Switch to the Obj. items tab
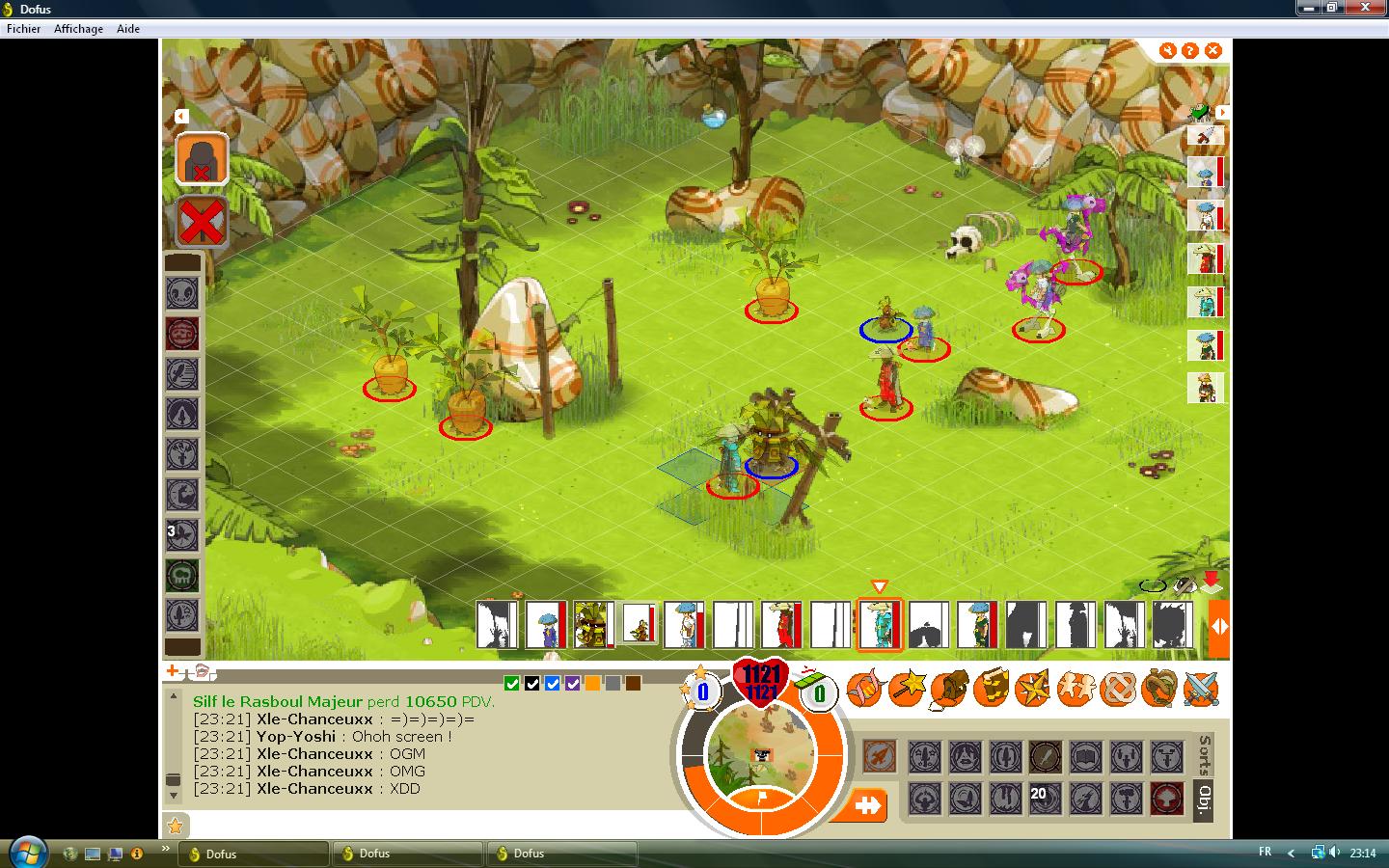1389x868 pixels. (1204, 800)
